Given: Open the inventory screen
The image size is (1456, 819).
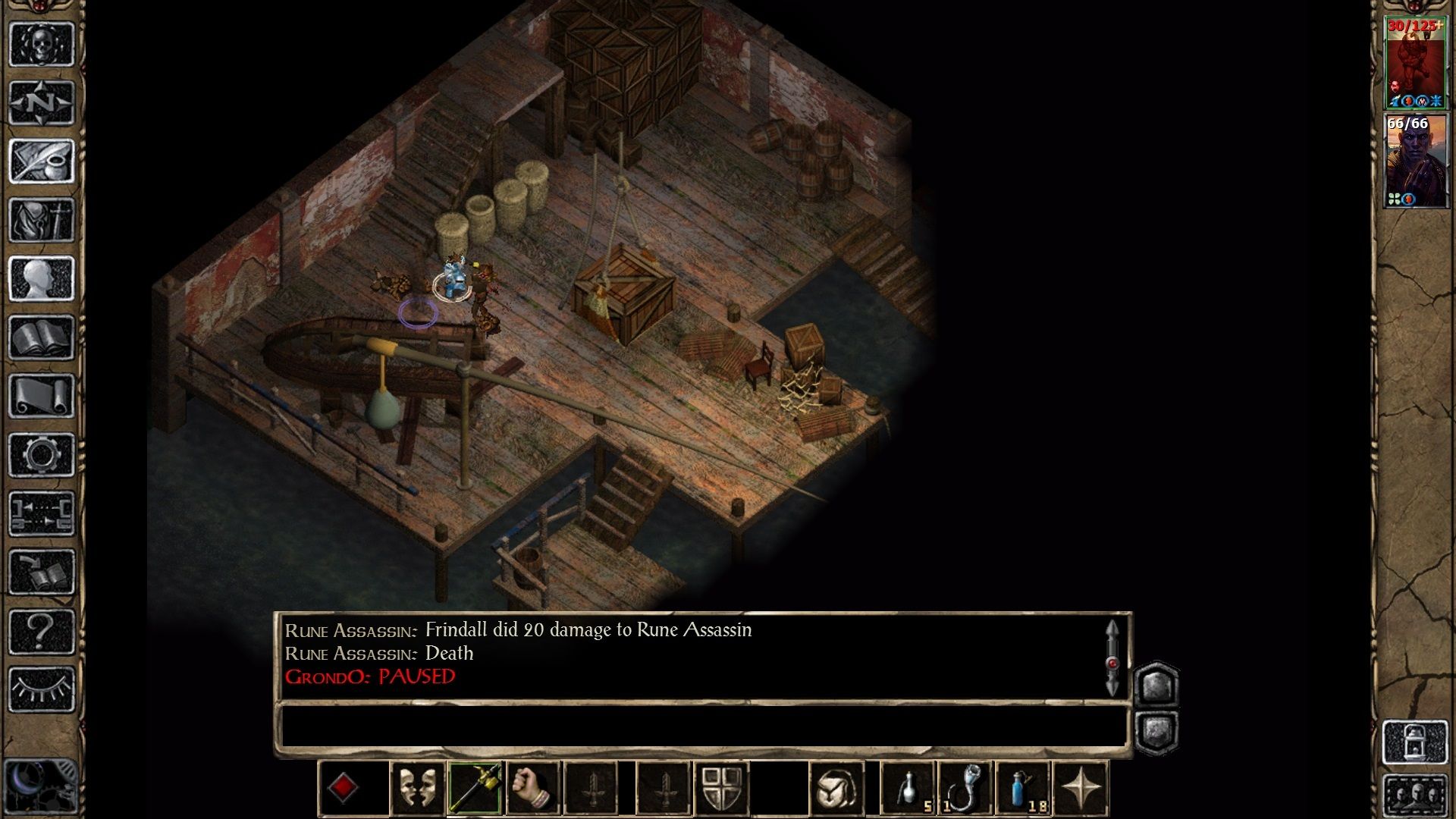Looking at the screenshot, I should point(42,220).
